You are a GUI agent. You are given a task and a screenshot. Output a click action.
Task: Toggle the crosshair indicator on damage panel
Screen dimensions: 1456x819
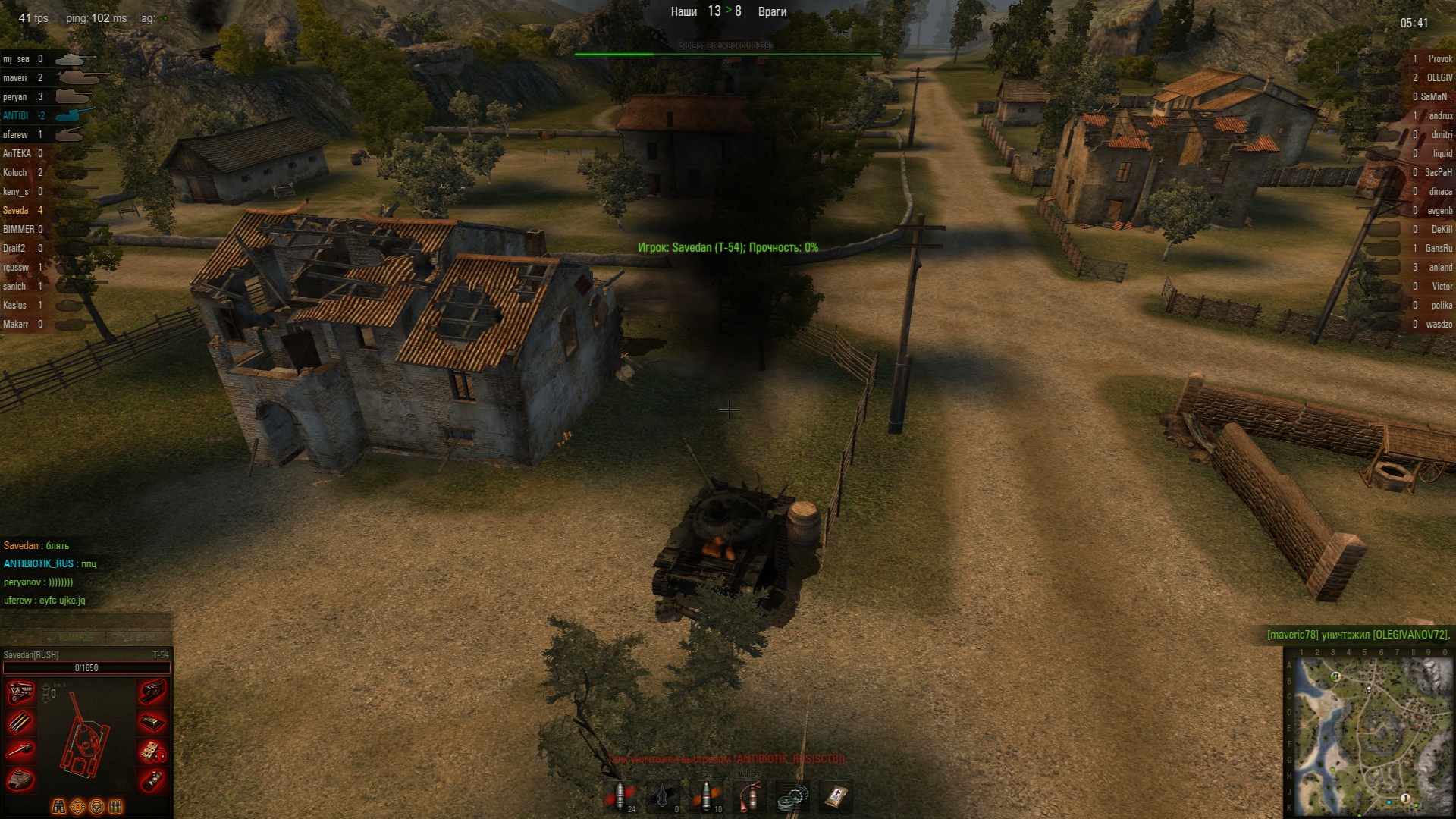pyautogui.click(x=77, y=806)
